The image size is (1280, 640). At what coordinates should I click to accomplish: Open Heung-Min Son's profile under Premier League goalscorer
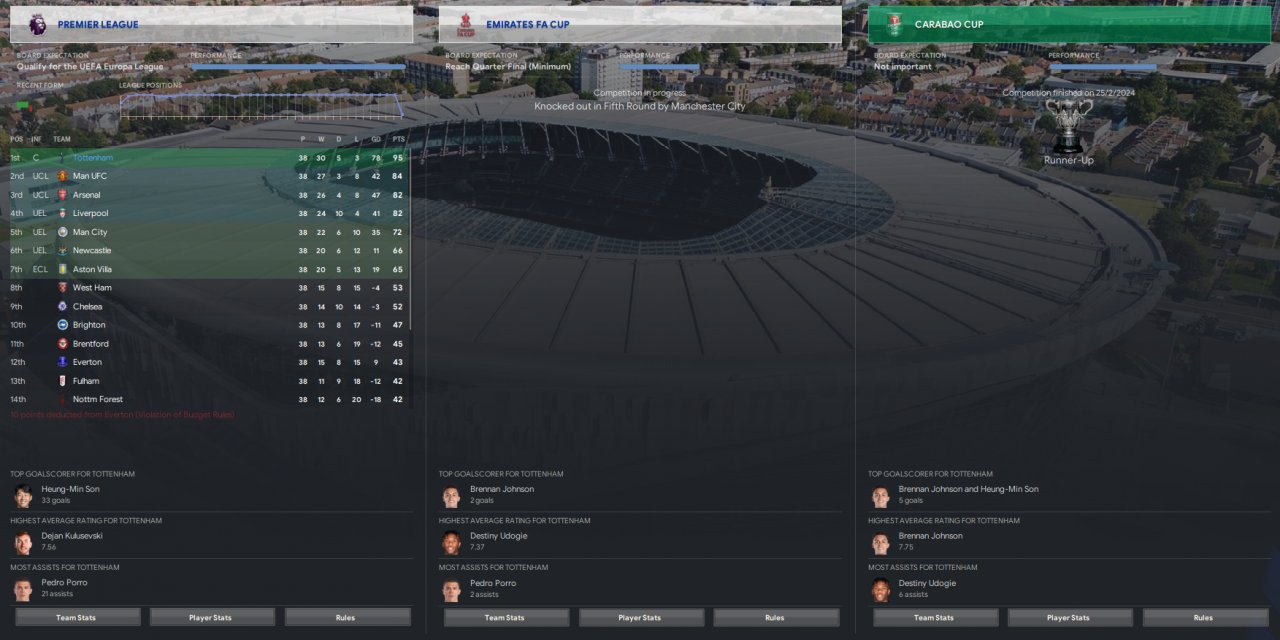pyautogui.click(x=70, y=489)
